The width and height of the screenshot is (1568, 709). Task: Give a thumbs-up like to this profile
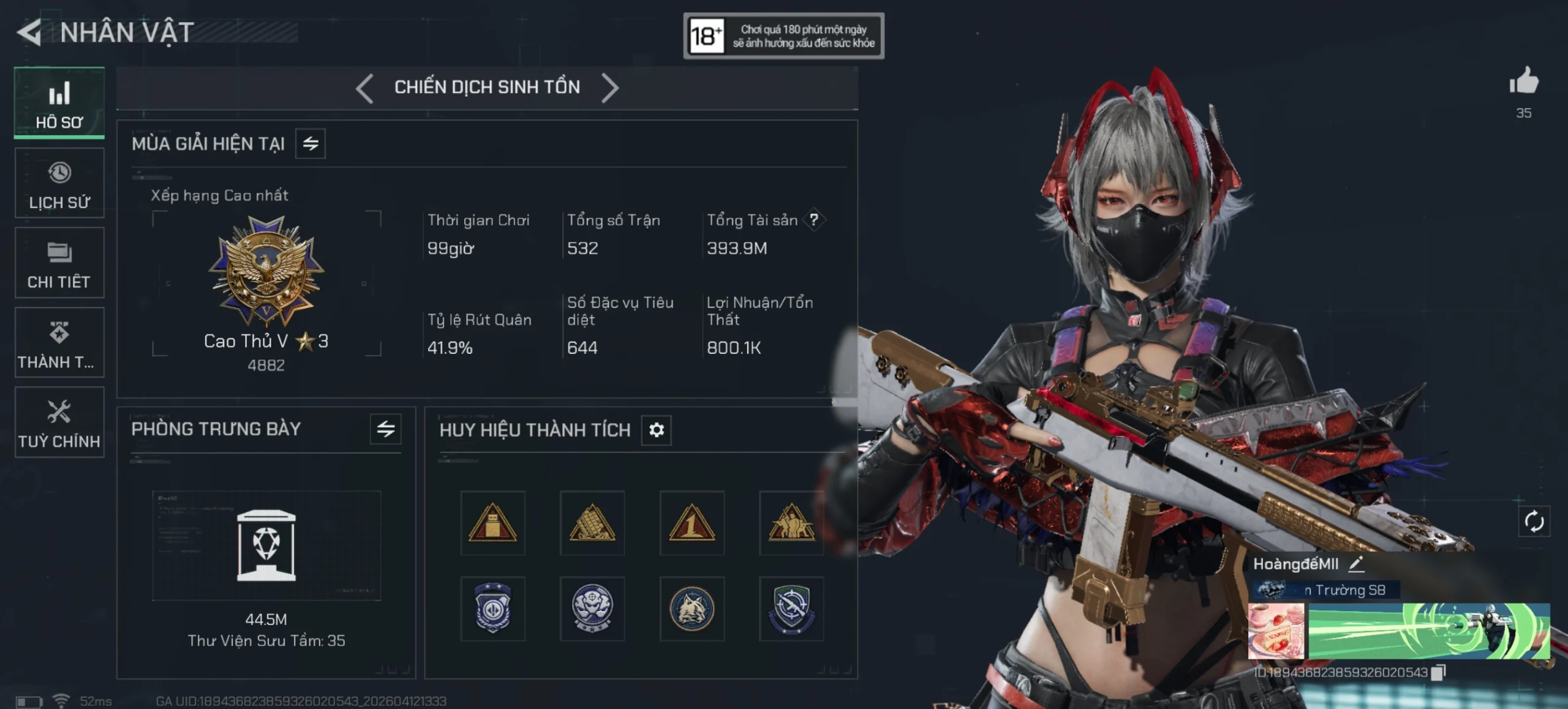coord(1523,81)
